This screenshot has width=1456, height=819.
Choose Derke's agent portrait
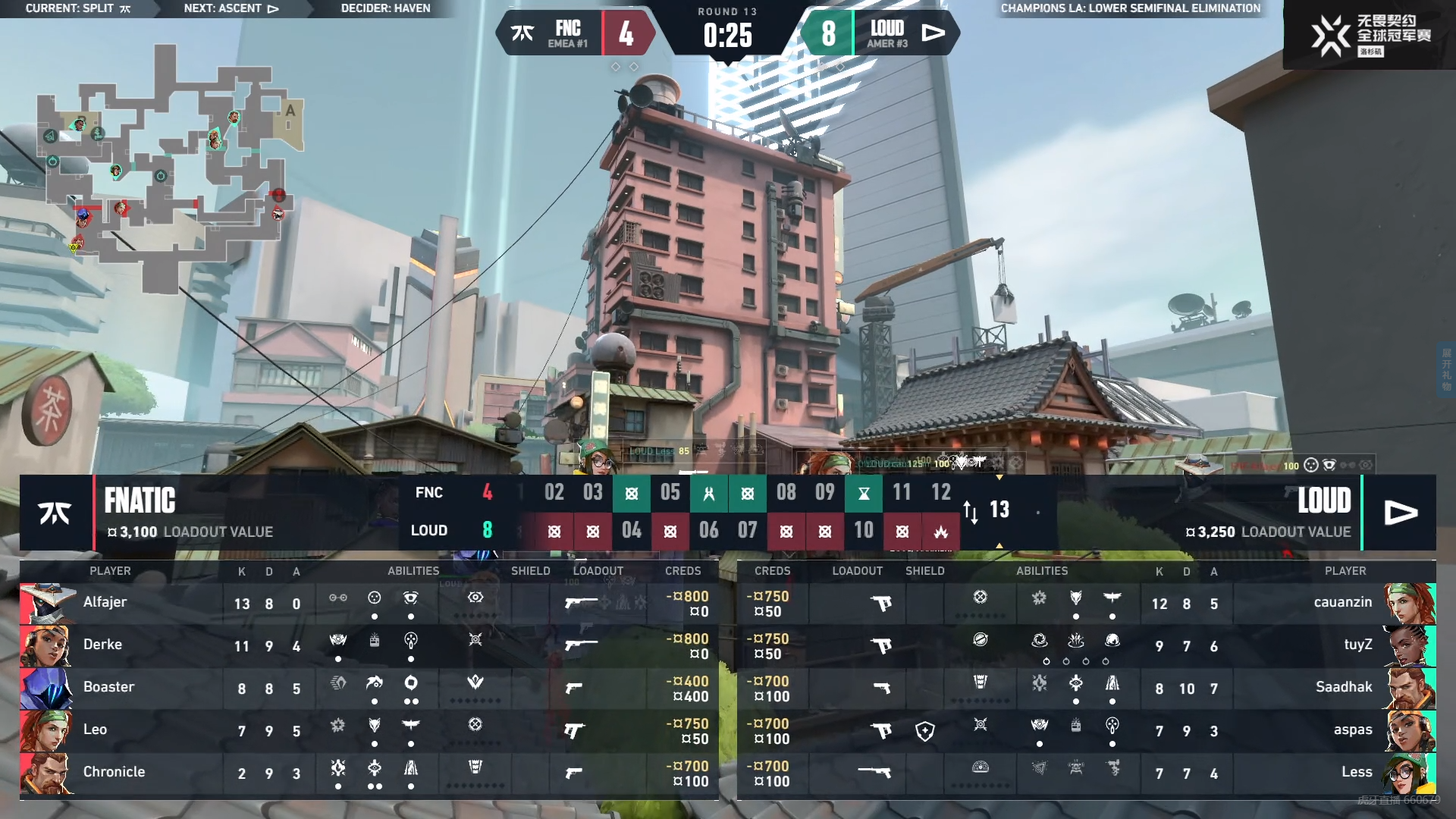[46, 646]
